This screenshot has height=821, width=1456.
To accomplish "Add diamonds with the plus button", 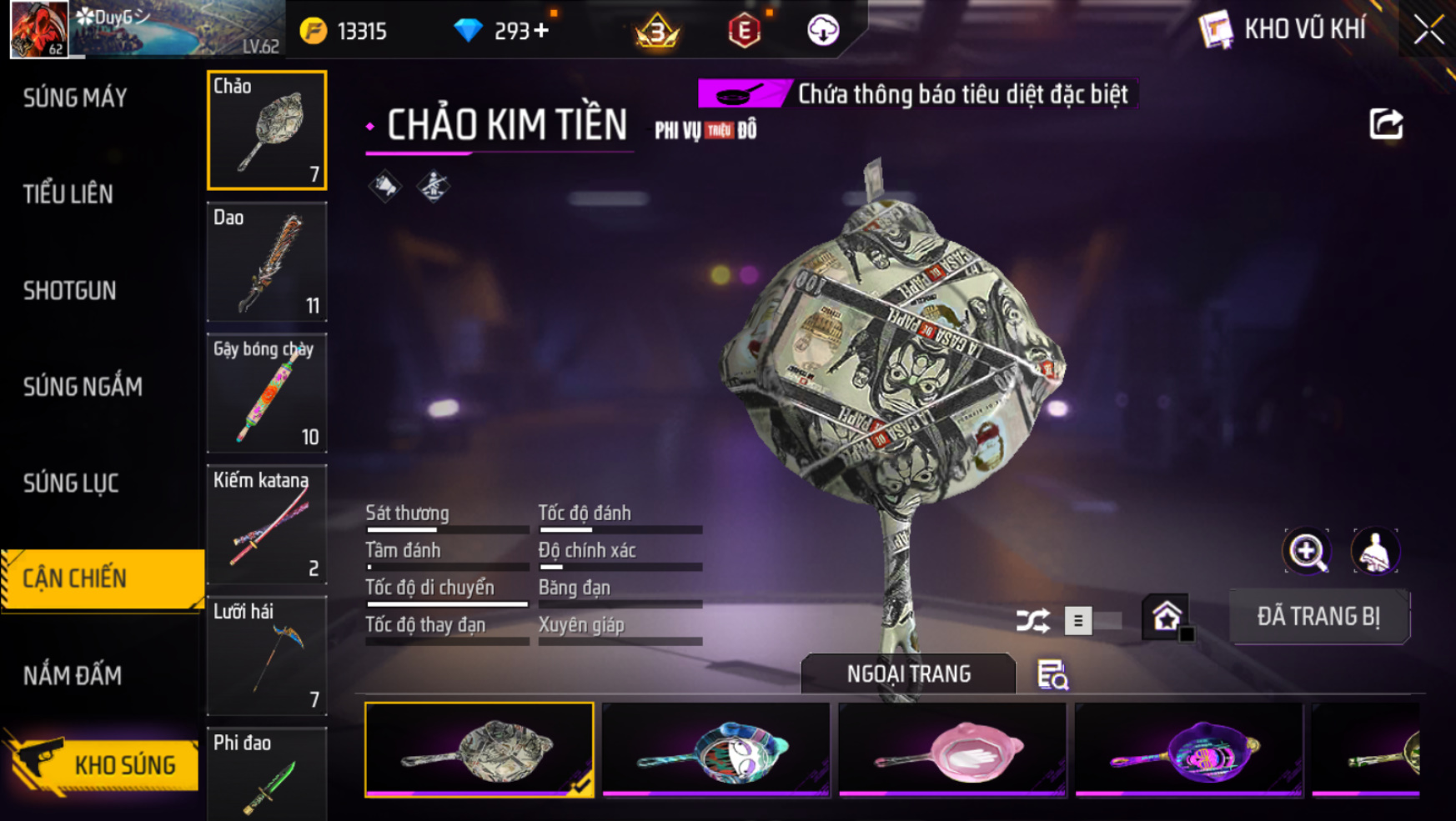I will [541, 31].
